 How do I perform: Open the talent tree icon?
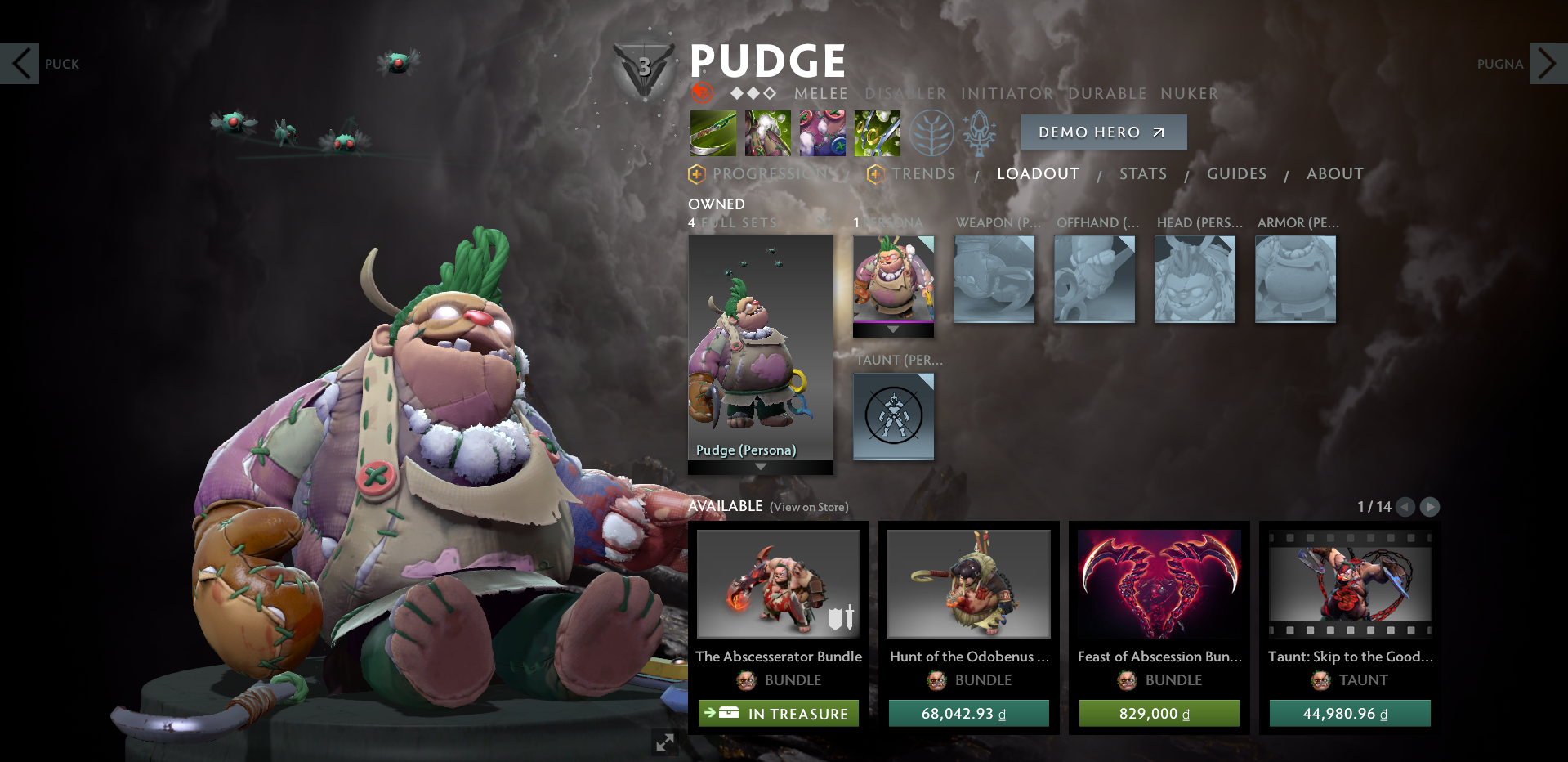tap(930, 132)
